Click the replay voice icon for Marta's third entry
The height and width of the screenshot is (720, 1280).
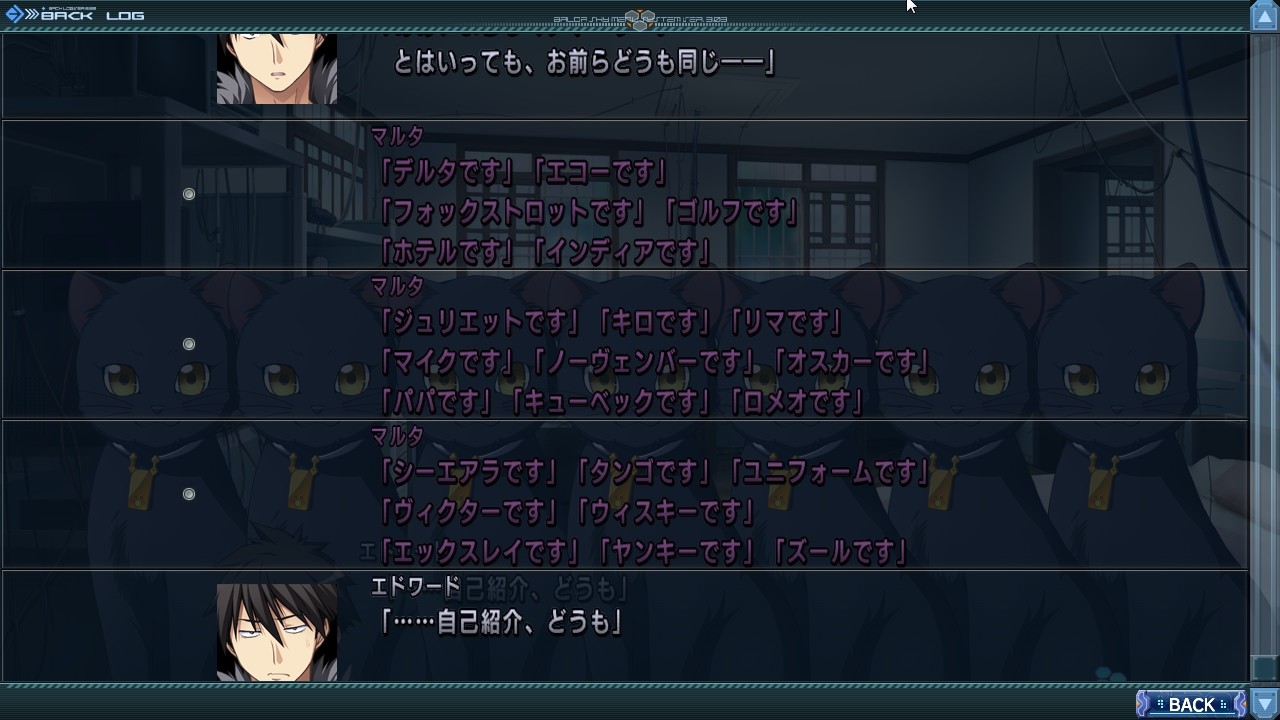[x=189, y=492]
